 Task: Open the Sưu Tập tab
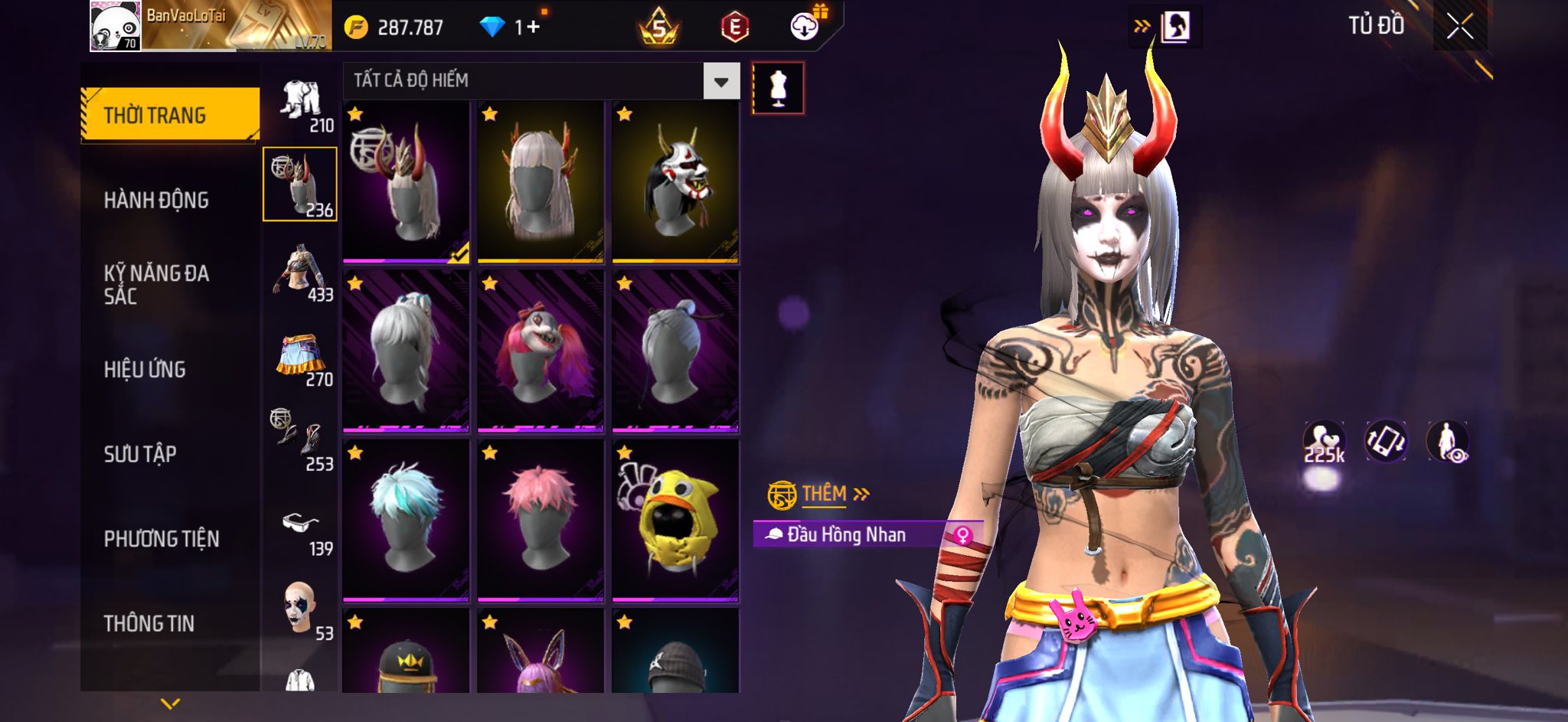tap(140, 454)
